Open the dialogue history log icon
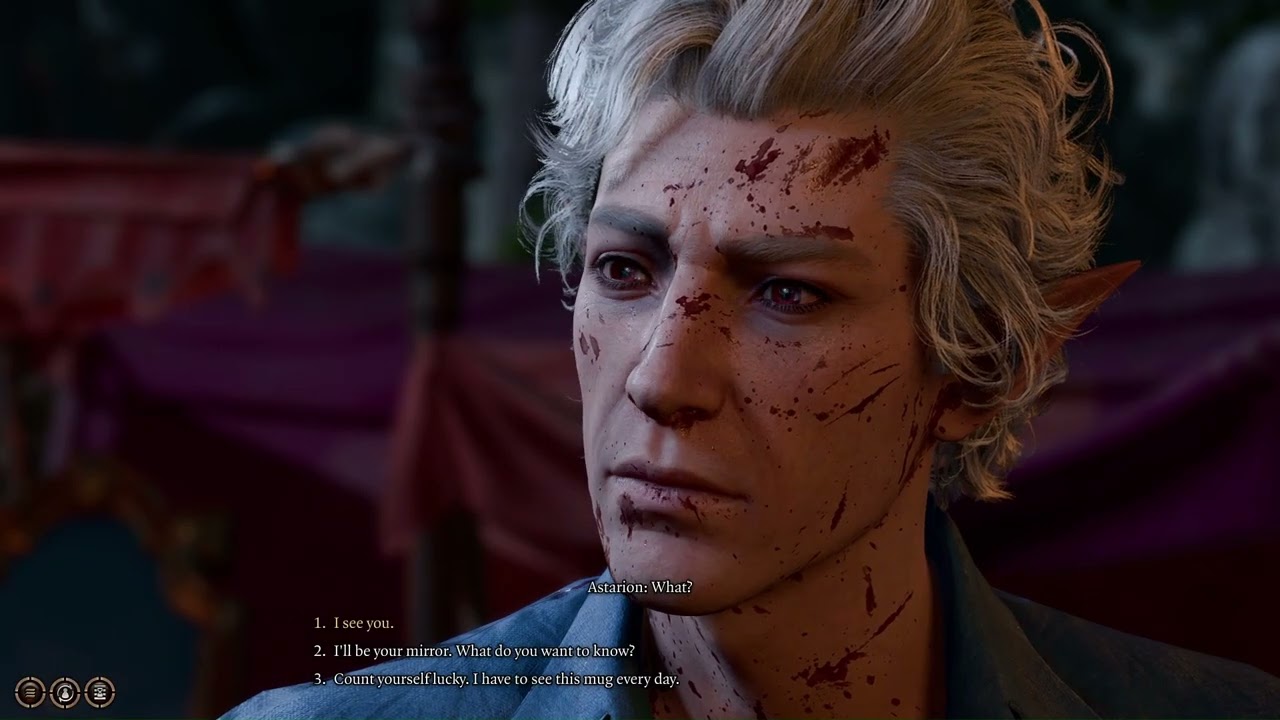Viewport: 1280px width, 720px height. coord(31,691)
